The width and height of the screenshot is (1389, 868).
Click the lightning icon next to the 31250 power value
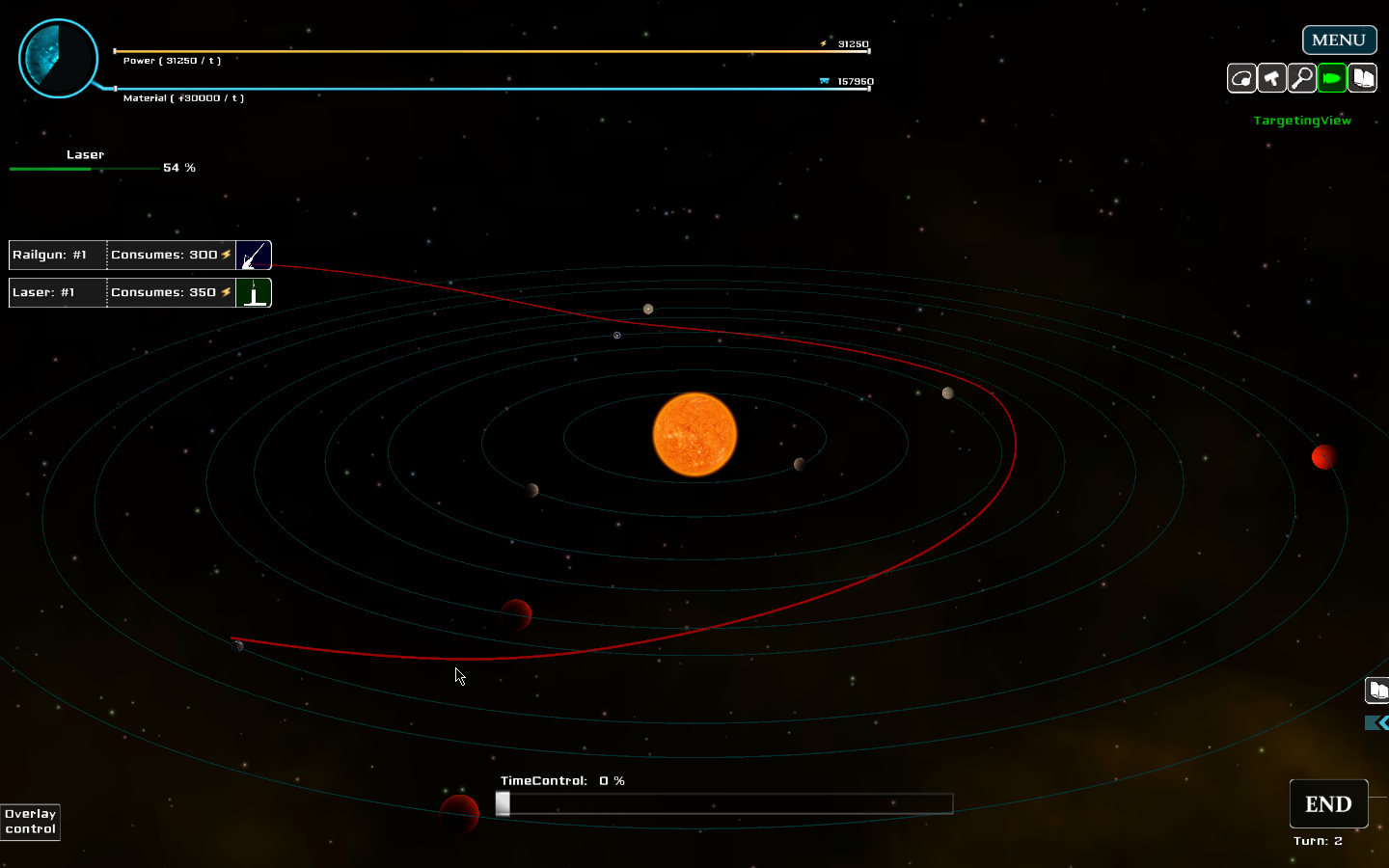click(x=821, y=44)
